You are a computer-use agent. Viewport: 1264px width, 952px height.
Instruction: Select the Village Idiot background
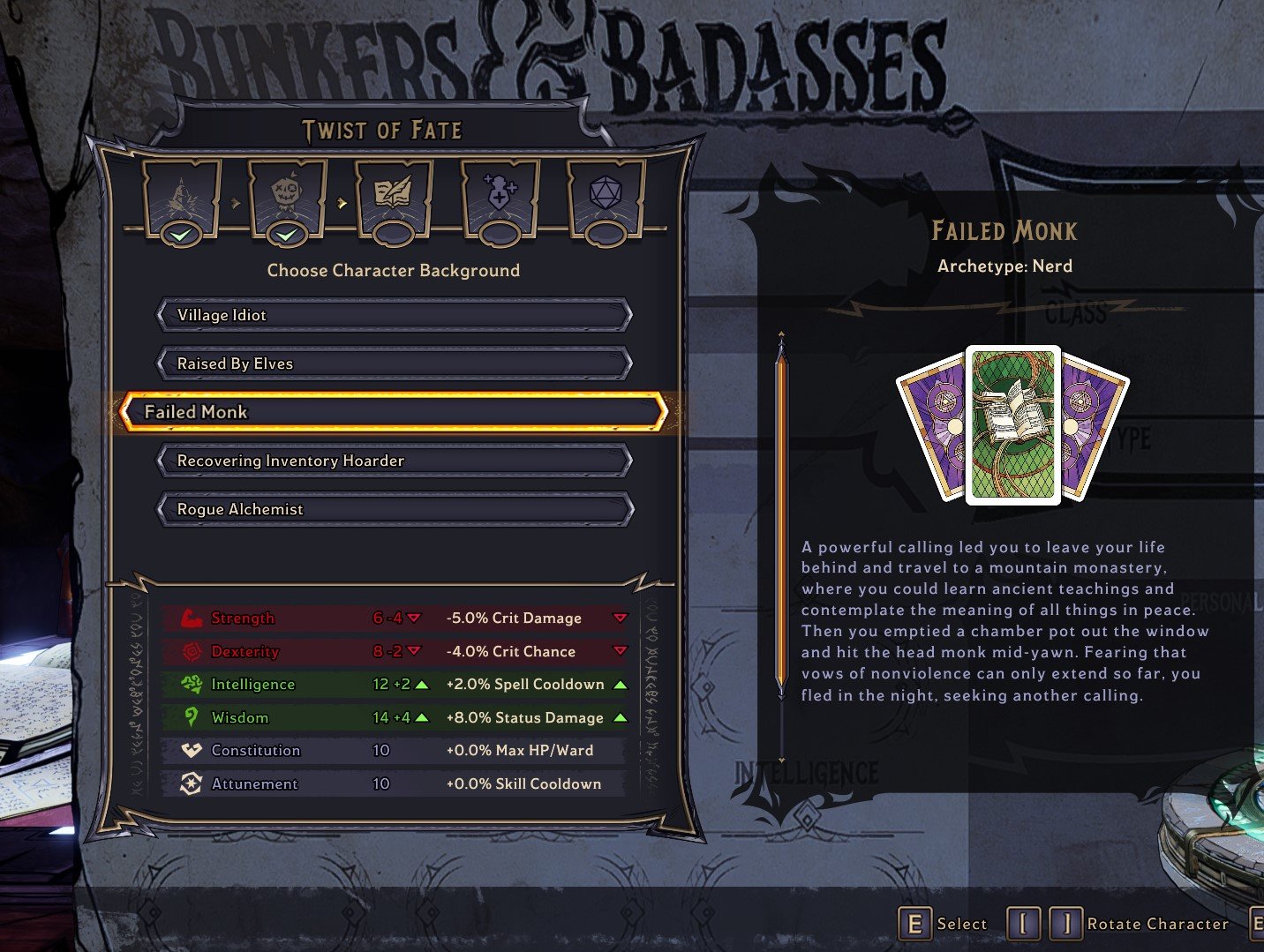click(x=394, y=314)
